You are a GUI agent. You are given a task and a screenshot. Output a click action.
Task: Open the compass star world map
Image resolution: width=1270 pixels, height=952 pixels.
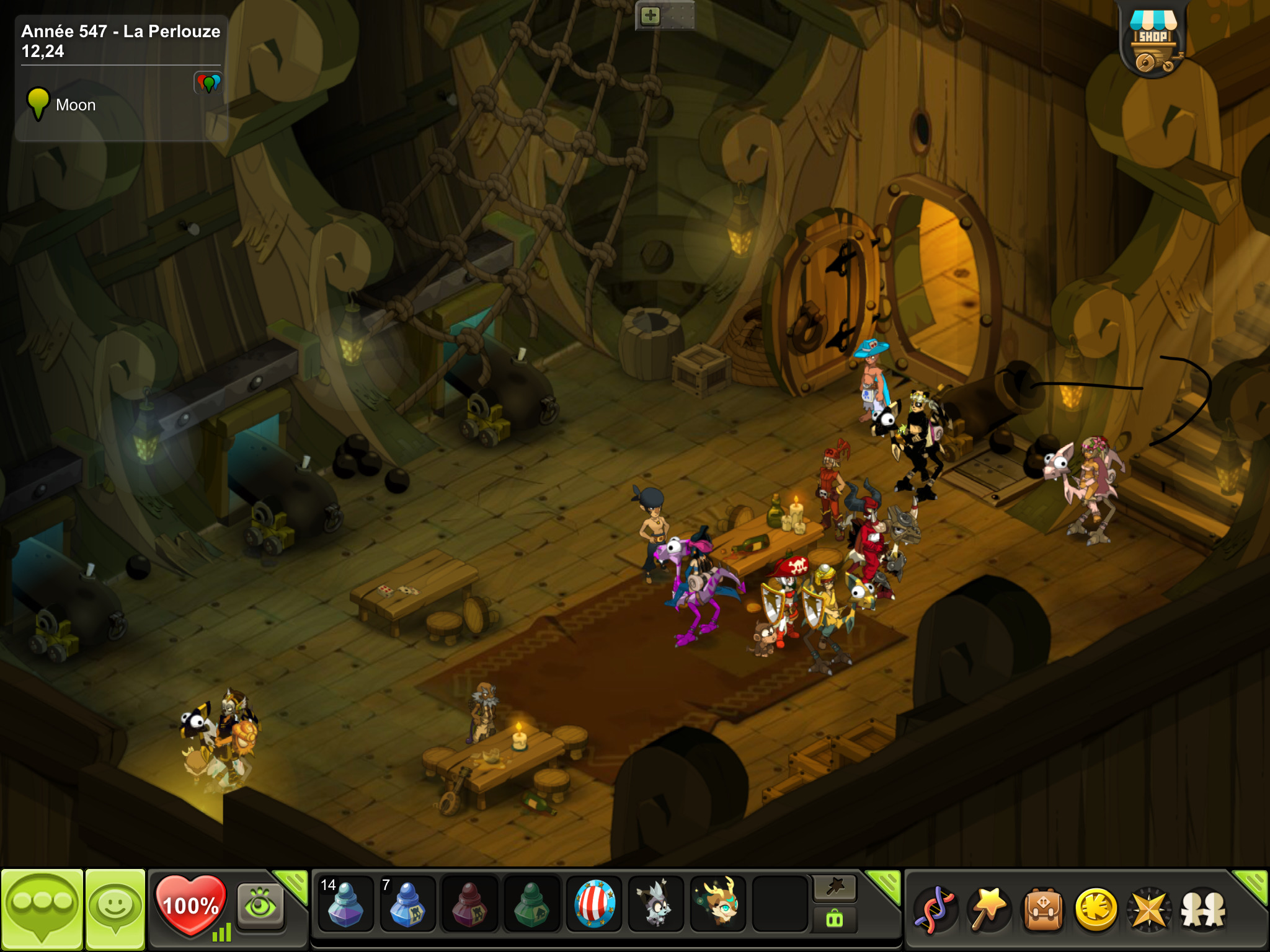1150,910
